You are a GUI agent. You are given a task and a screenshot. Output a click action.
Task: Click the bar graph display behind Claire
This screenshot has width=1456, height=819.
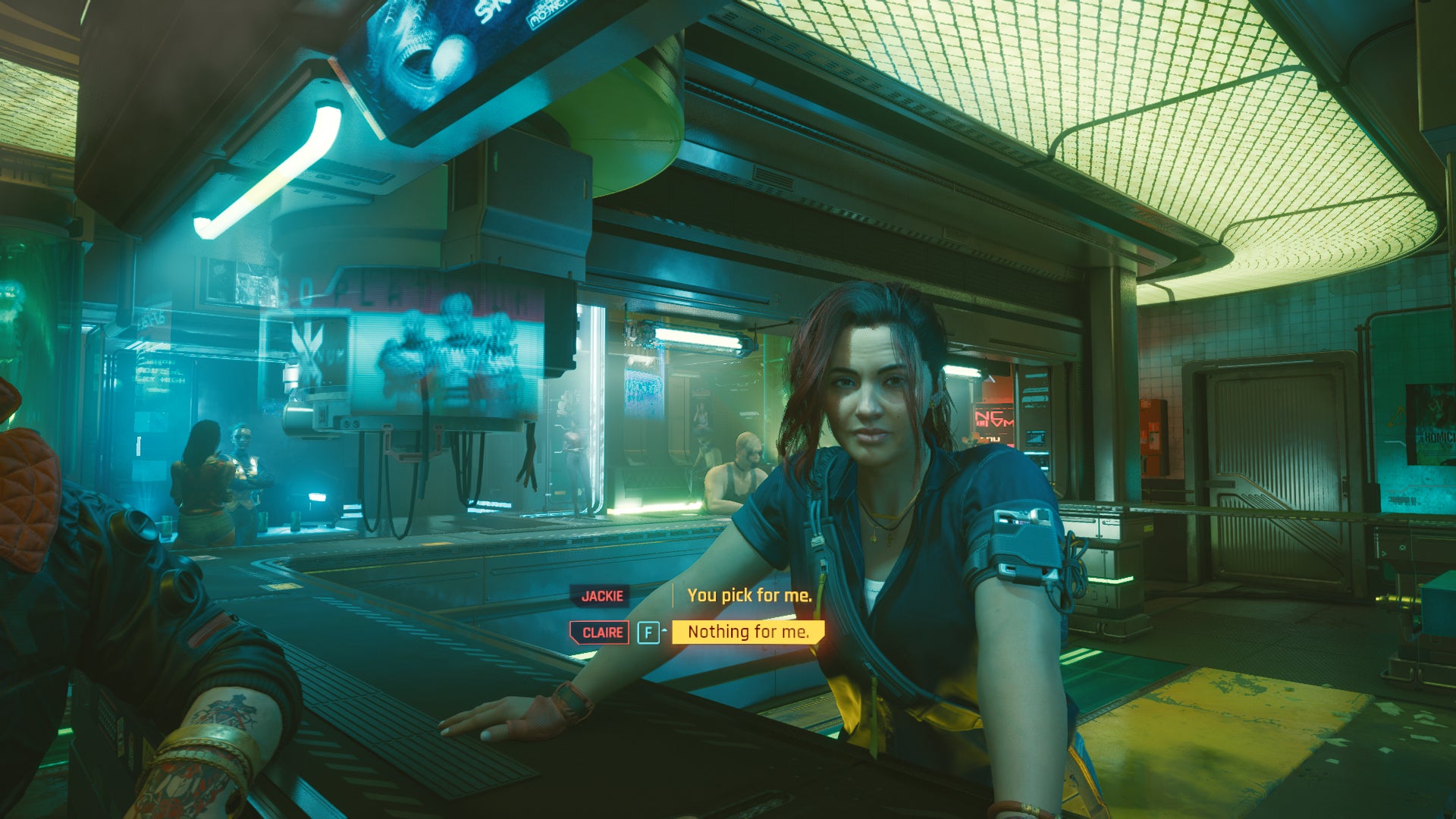(1037, 438)
